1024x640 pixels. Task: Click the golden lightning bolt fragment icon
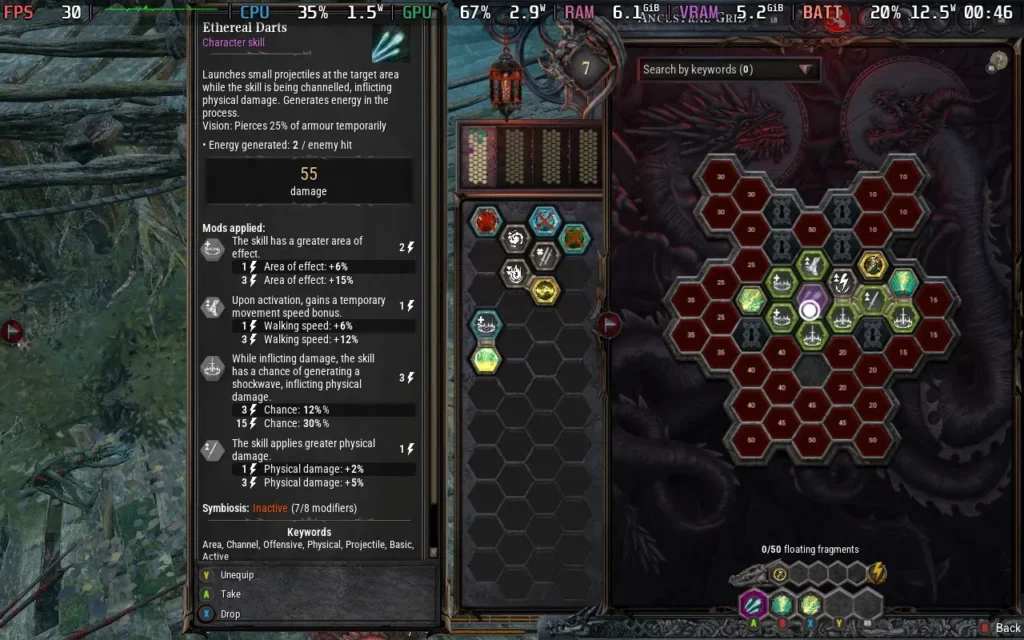pos(877,573)
